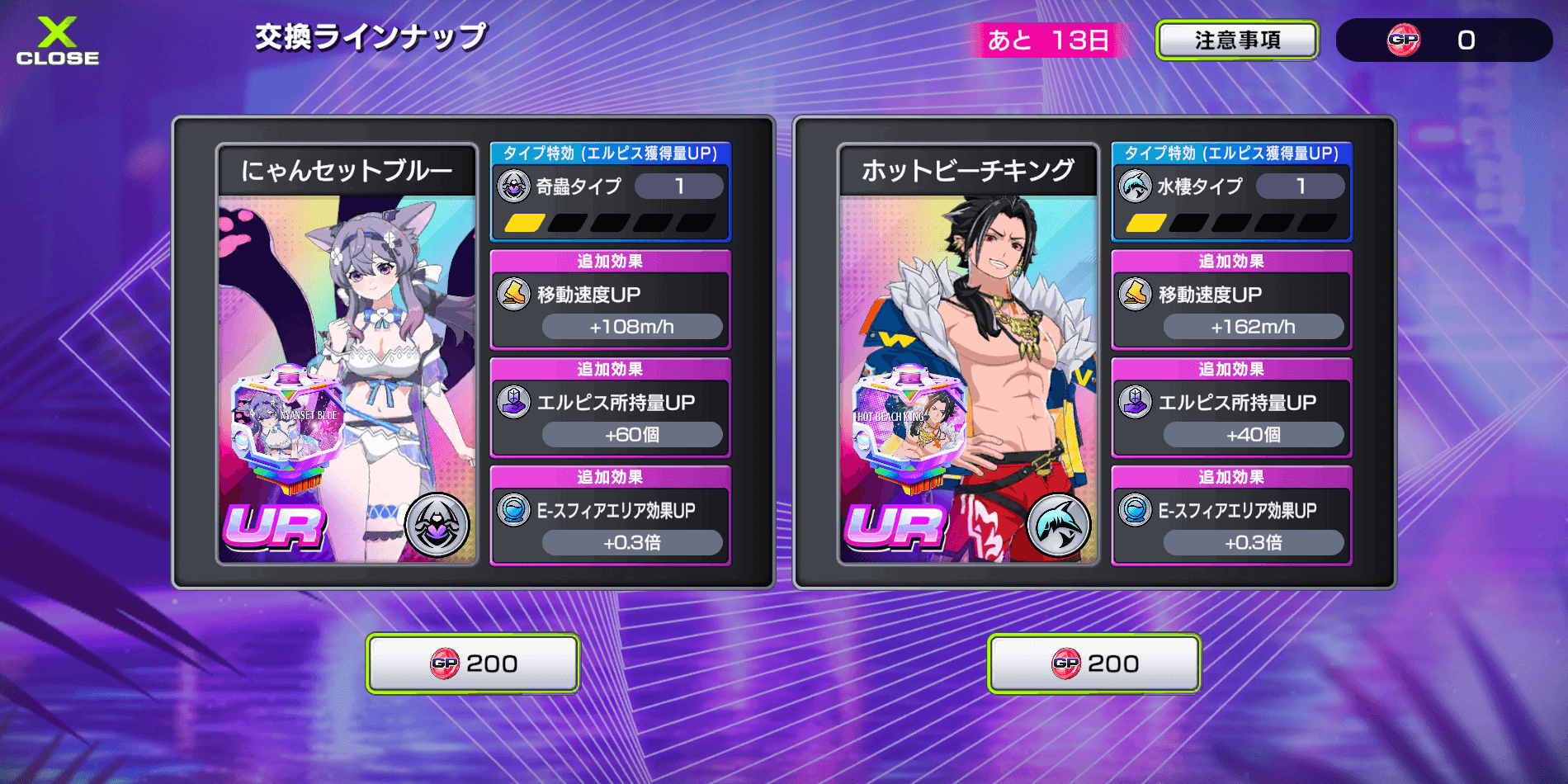
Task: Click the E-スフィアエリア効果UP icon on right card
Action: [x=1136, y=510]
